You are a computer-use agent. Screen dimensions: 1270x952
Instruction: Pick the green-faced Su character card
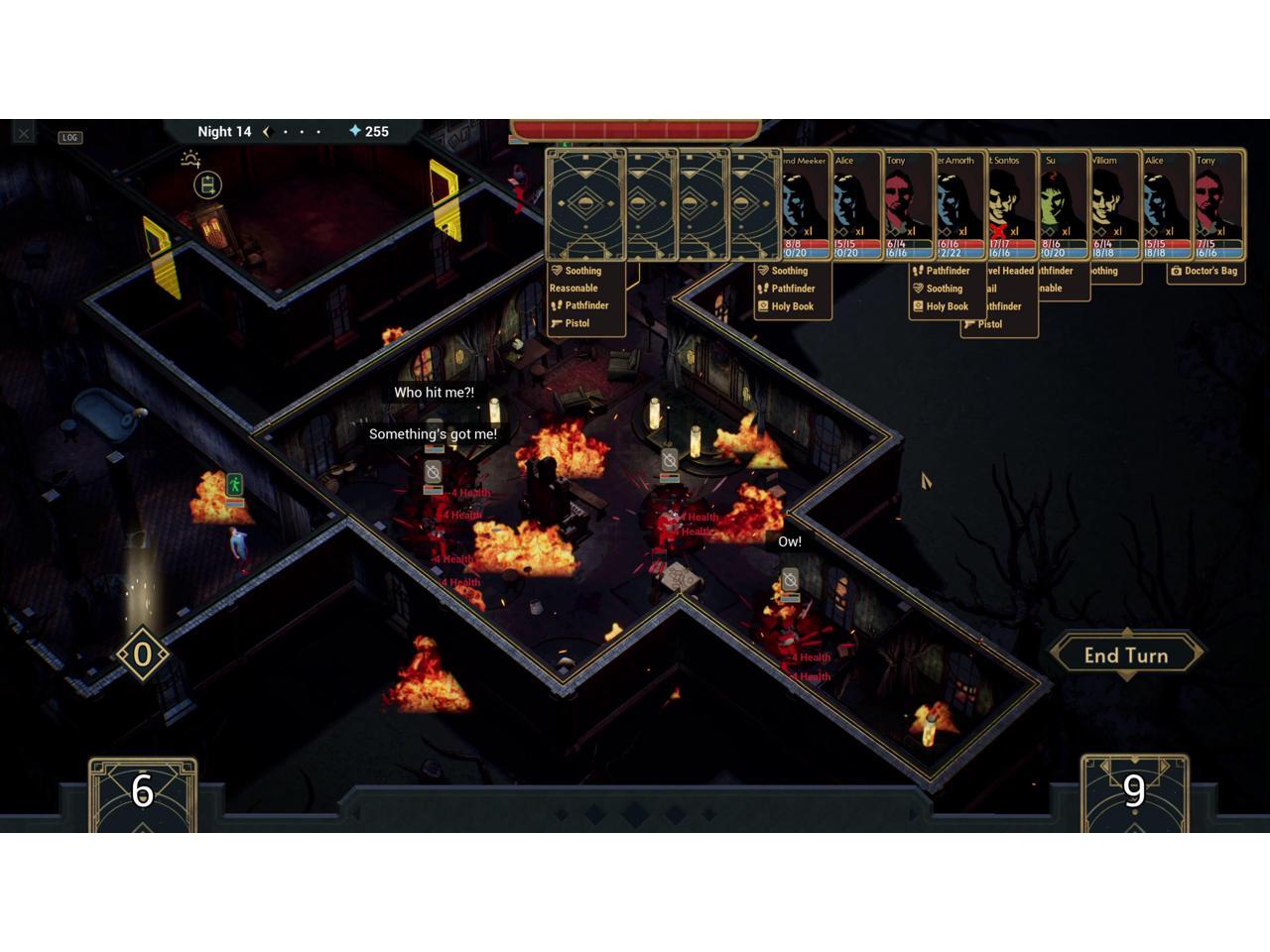[1062, 205]
